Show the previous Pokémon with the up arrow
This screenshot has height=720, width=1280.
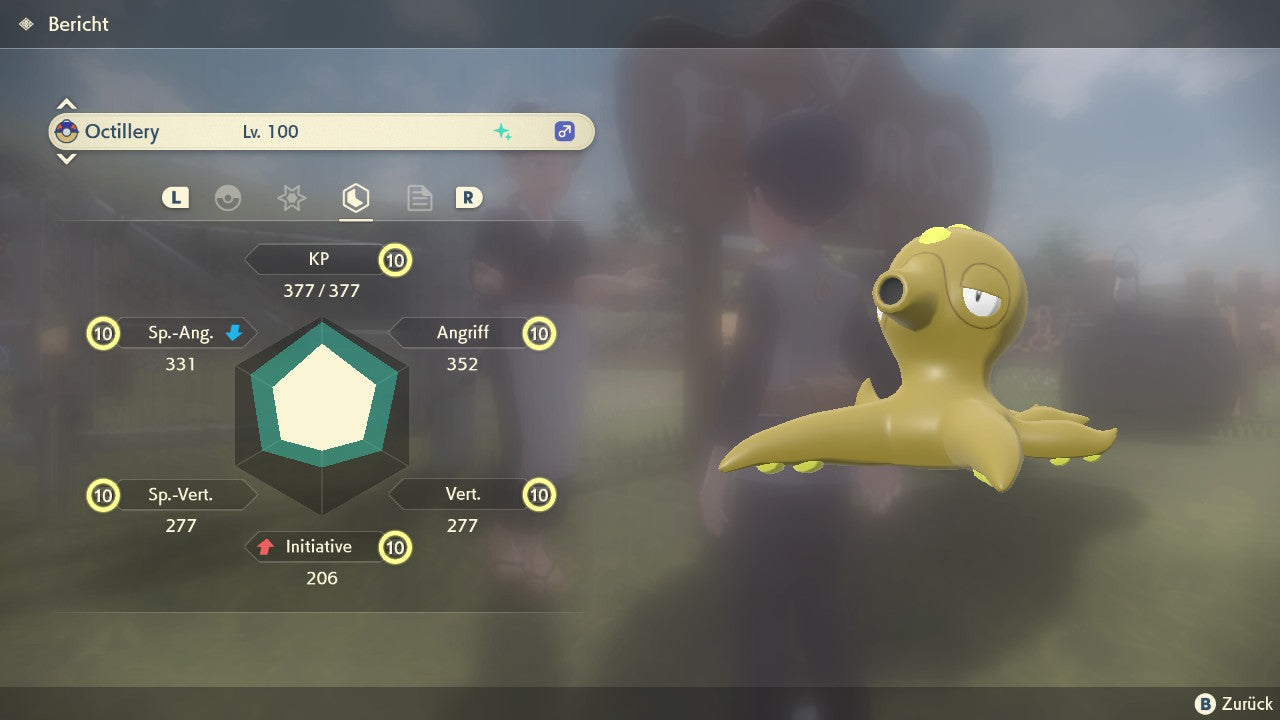[66, 104]
